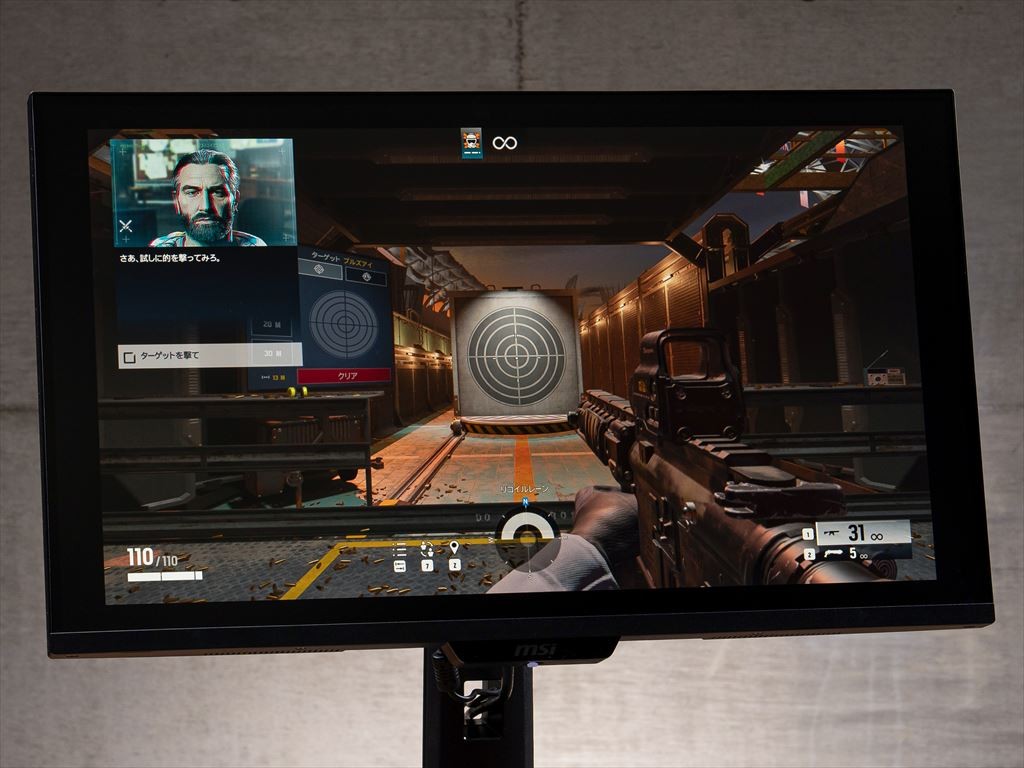
Task: Open the list-lines HUD icon
Action: [400, 549]
